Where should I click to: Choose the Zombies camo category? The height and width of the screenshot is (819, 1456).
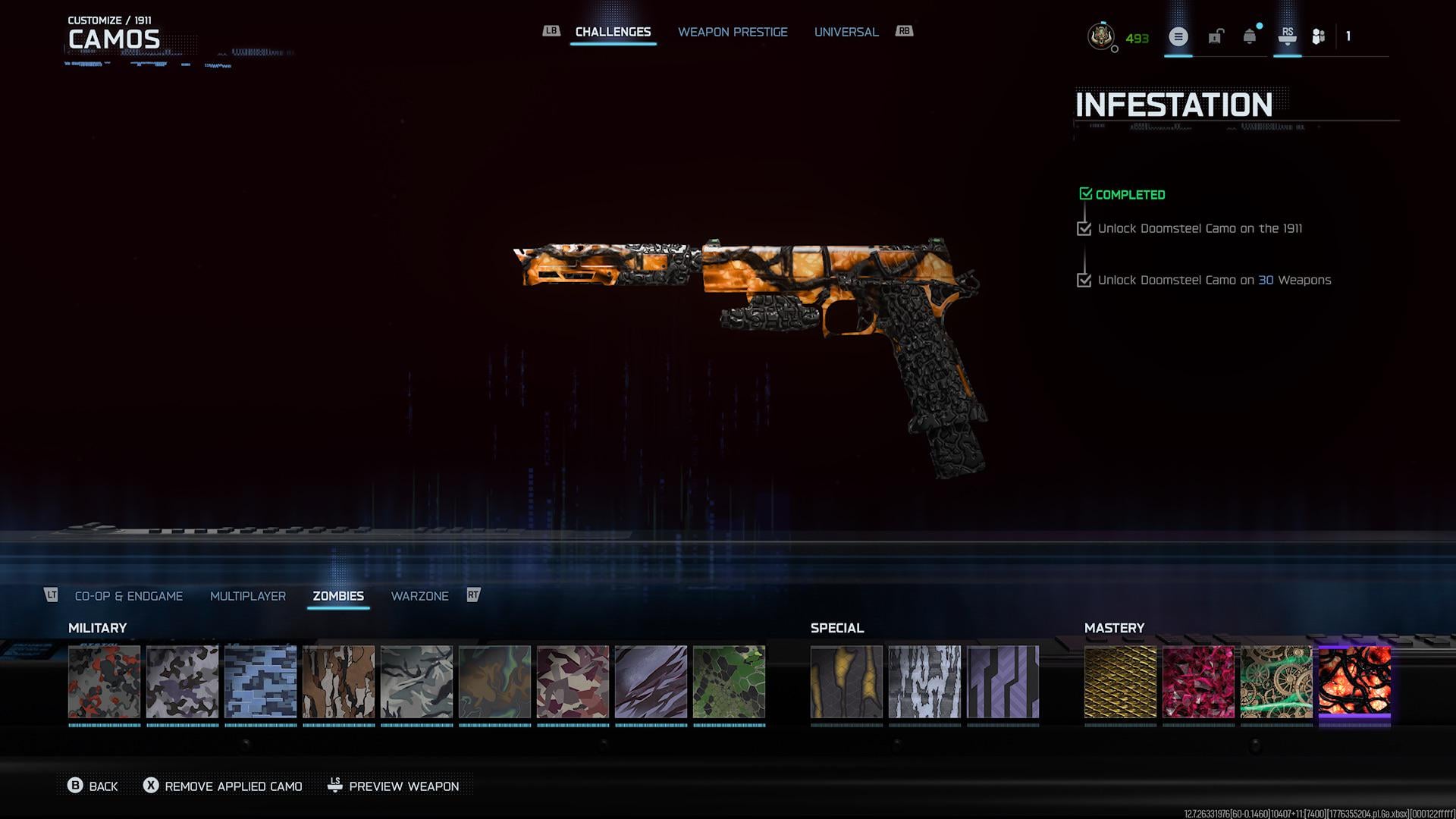pos(338,596)
